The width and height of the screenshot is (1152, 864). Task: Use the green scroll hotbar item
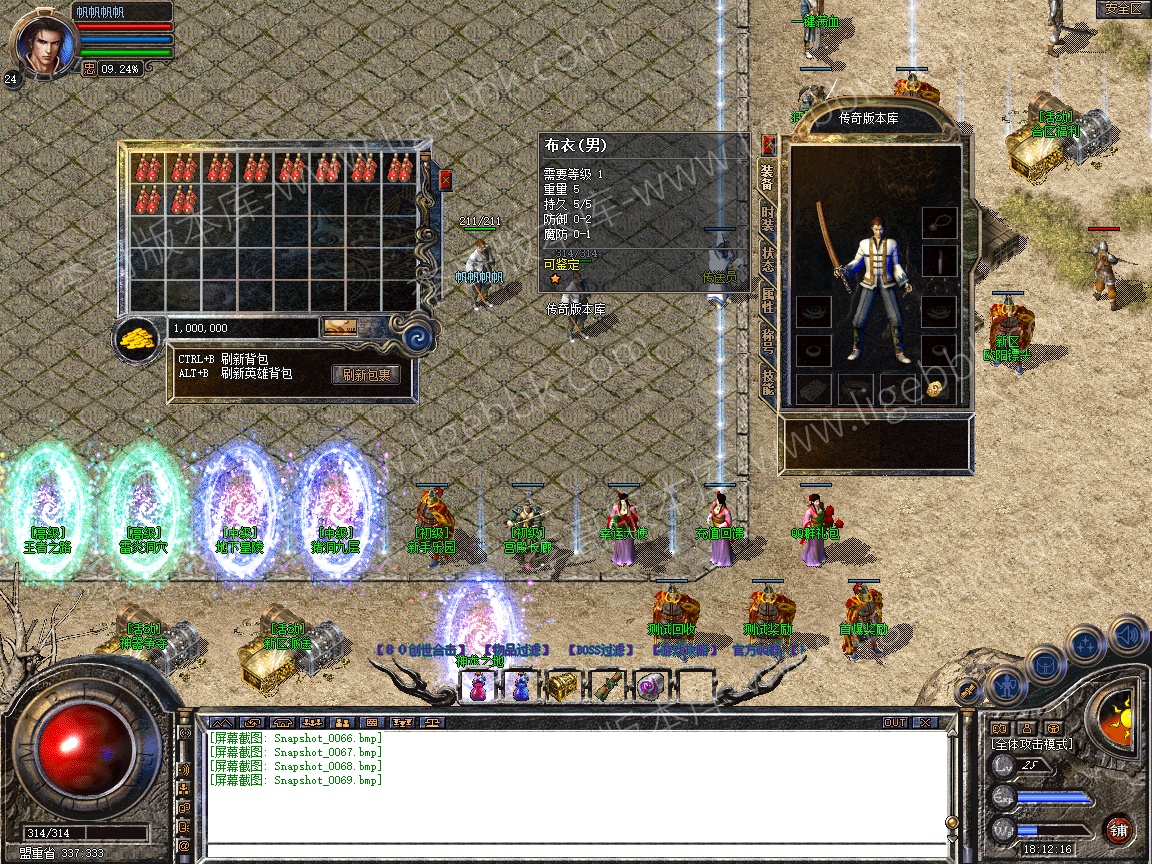pos(607,686)
